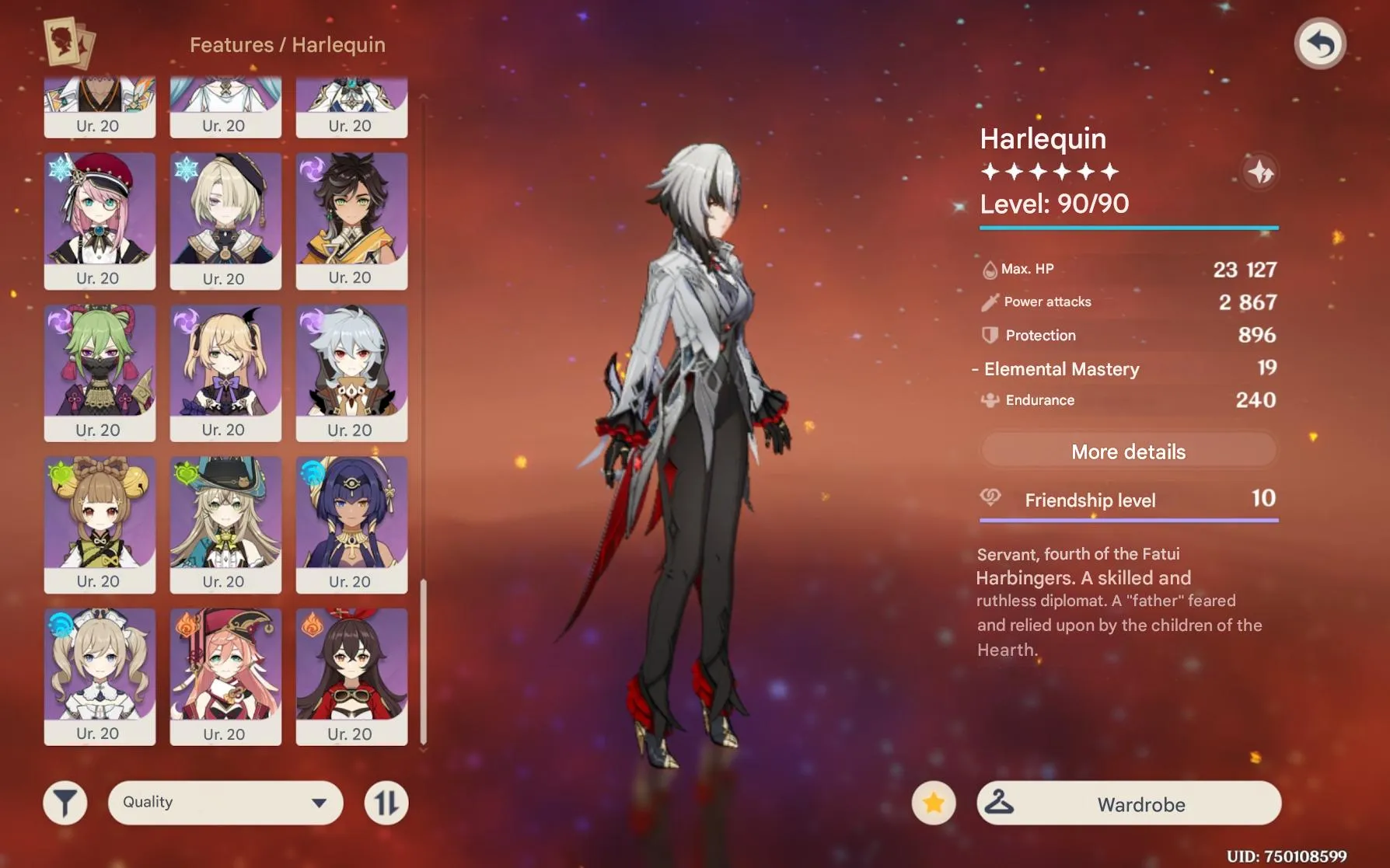Click the back arrow in the top right
Screen dimensions: 1390x868
(x=1319, y=44)
